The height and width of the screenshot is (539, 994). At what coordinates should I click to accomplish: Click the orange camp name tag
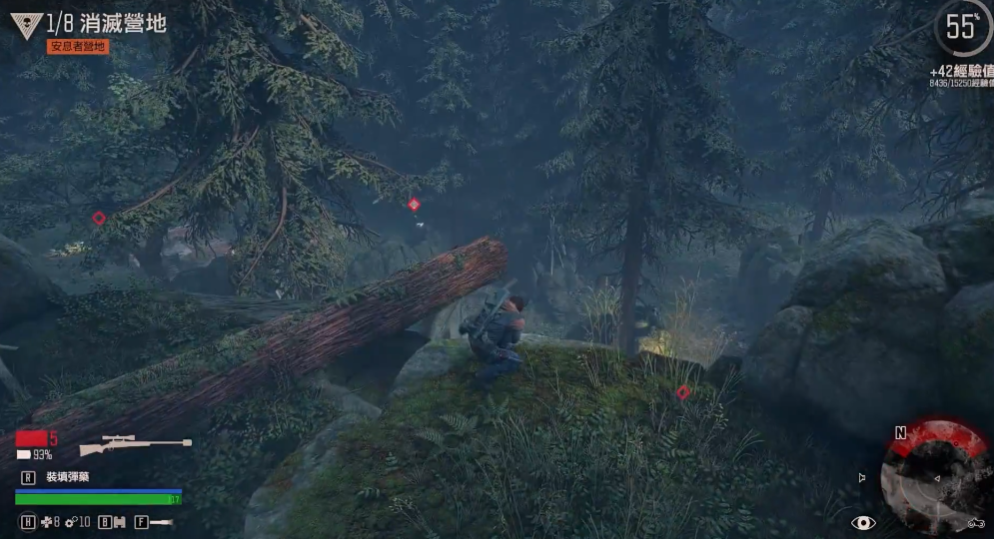pos(78,47)
